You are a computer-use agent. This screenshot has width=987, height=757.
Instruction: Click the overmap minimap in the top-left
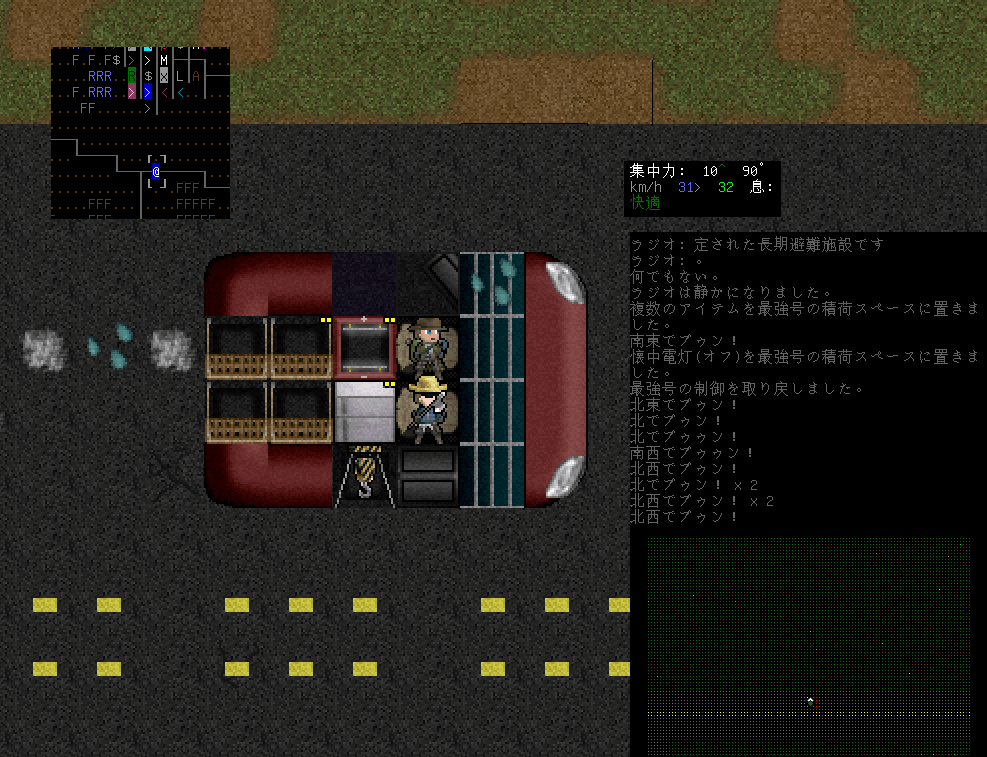coord(140,132)
